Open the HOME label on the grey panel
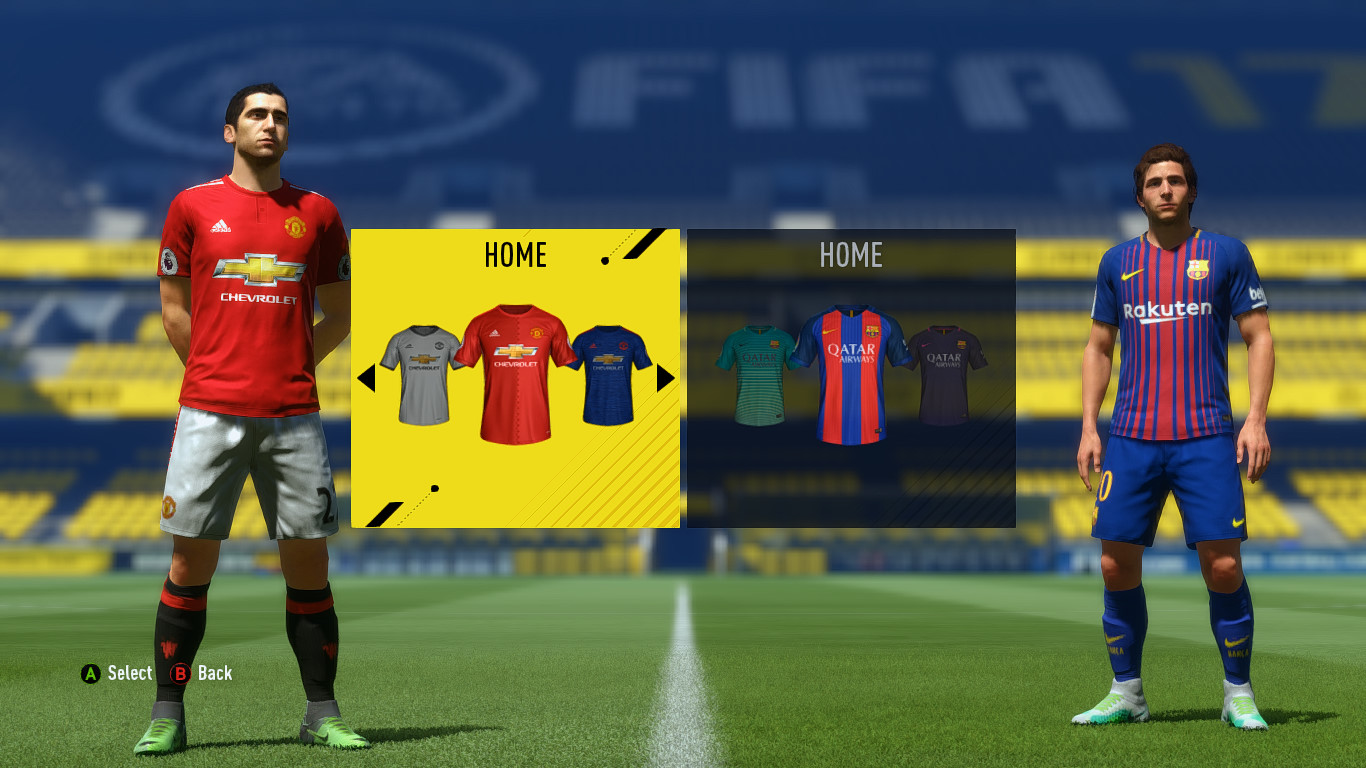Image resolution: width=1366 pixels, height=768 pixels. pyautogui.click(x=851, y=256)
